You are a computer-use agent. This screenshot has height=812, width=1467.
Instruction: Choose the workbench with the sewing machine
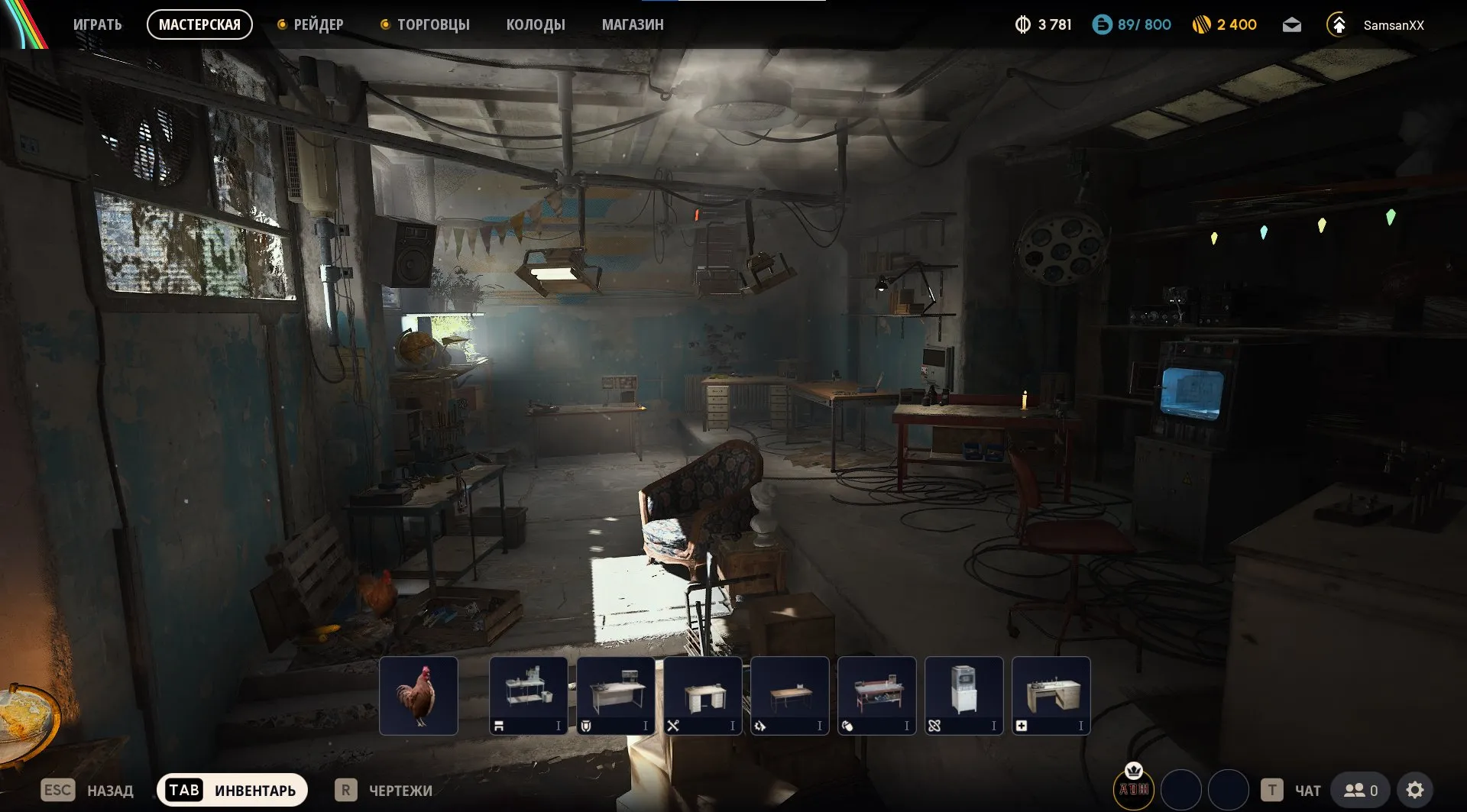tap(529, 695)
